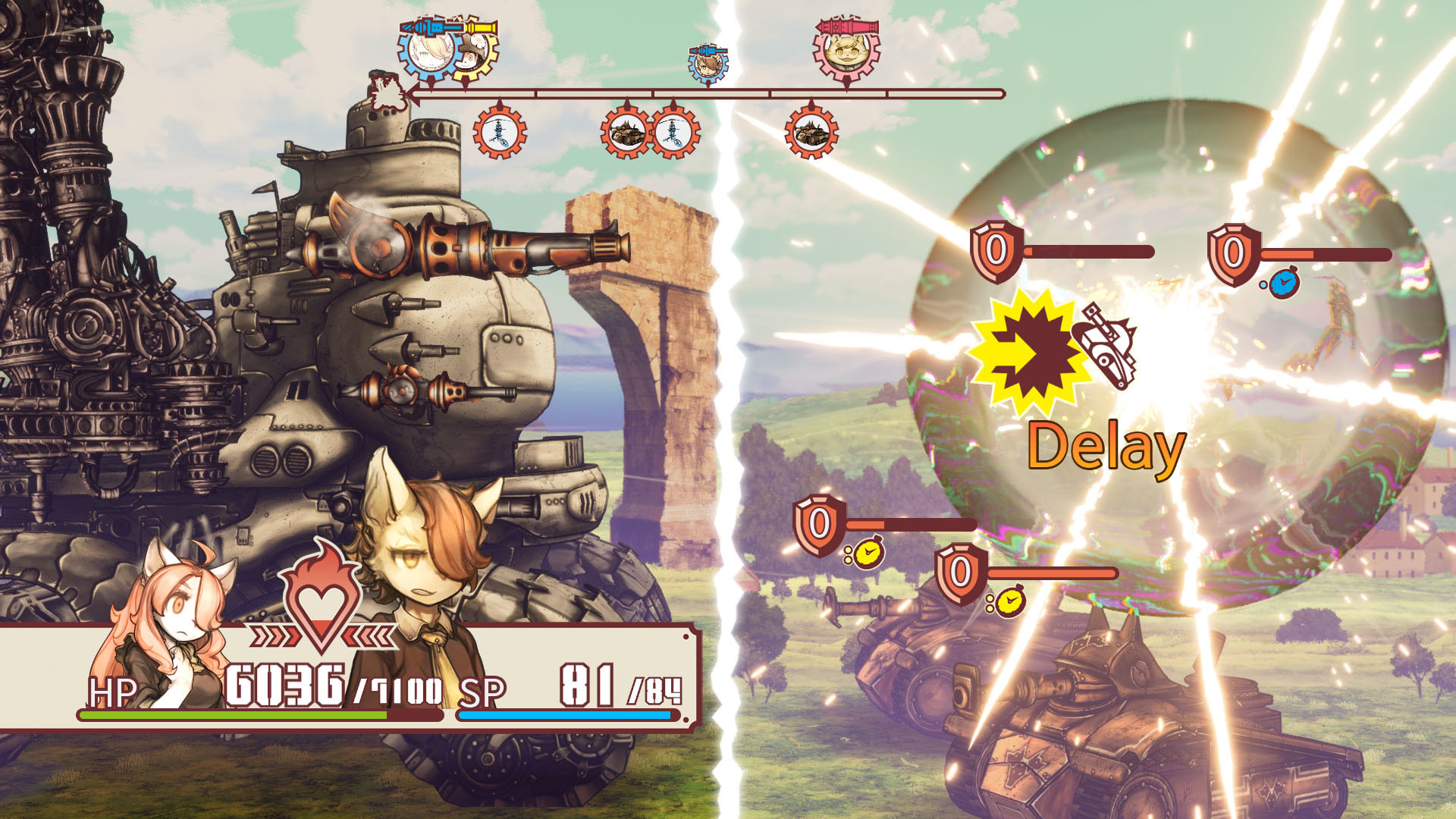The image size is (1456, 819).
Task: Choose the small brown-haired blue gear portrait
Action: [x=708, y=65]
